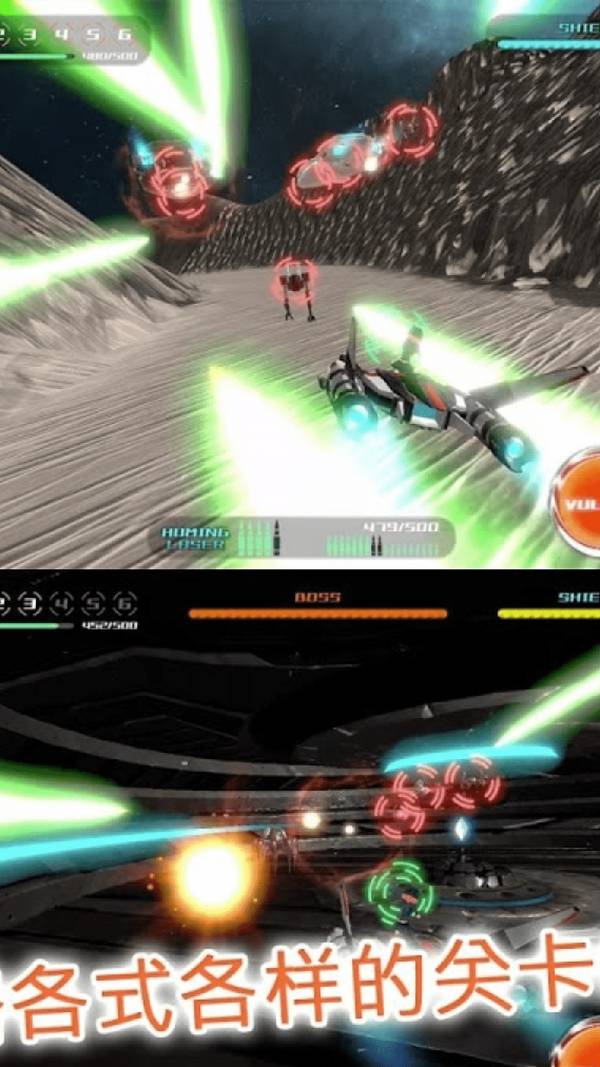Choose weapon slot 6 above the 480/500 readout

point(125,35)
